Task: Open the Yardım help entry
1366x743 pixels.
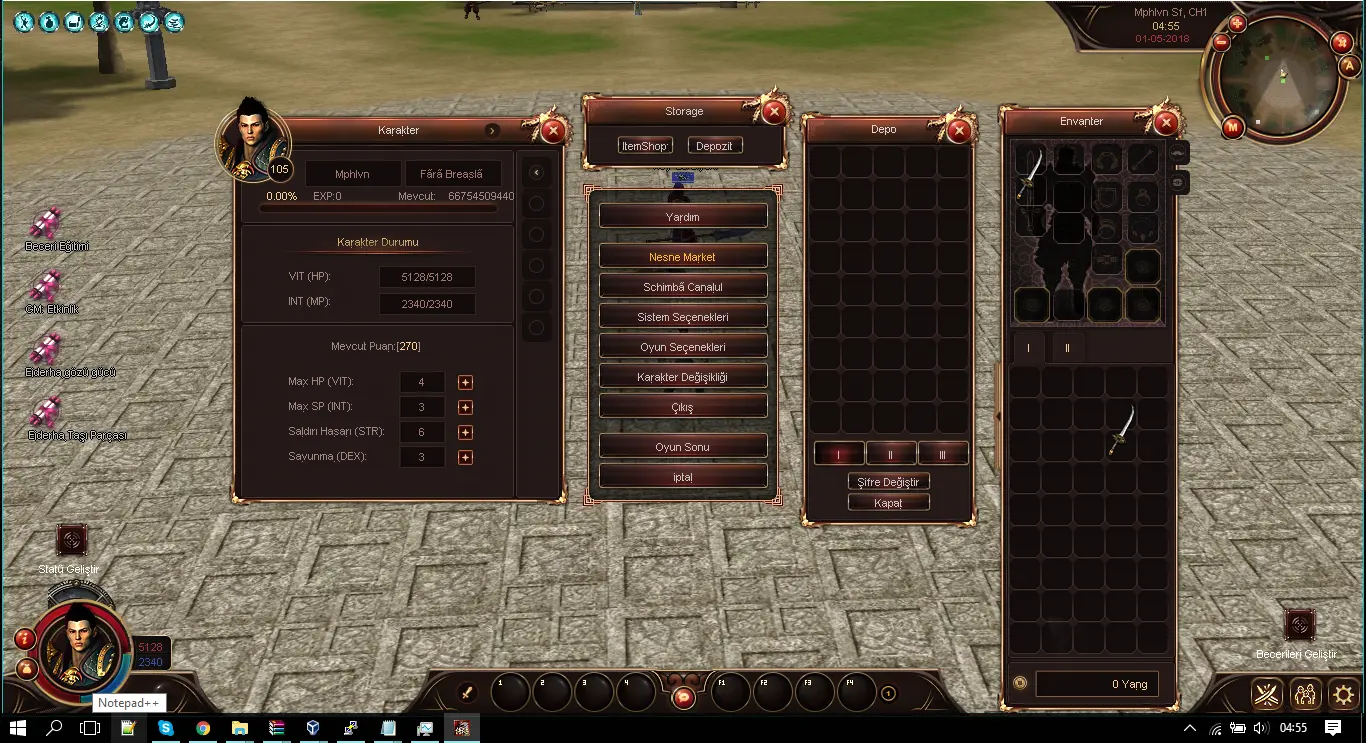Action: (x=683, y=216)
